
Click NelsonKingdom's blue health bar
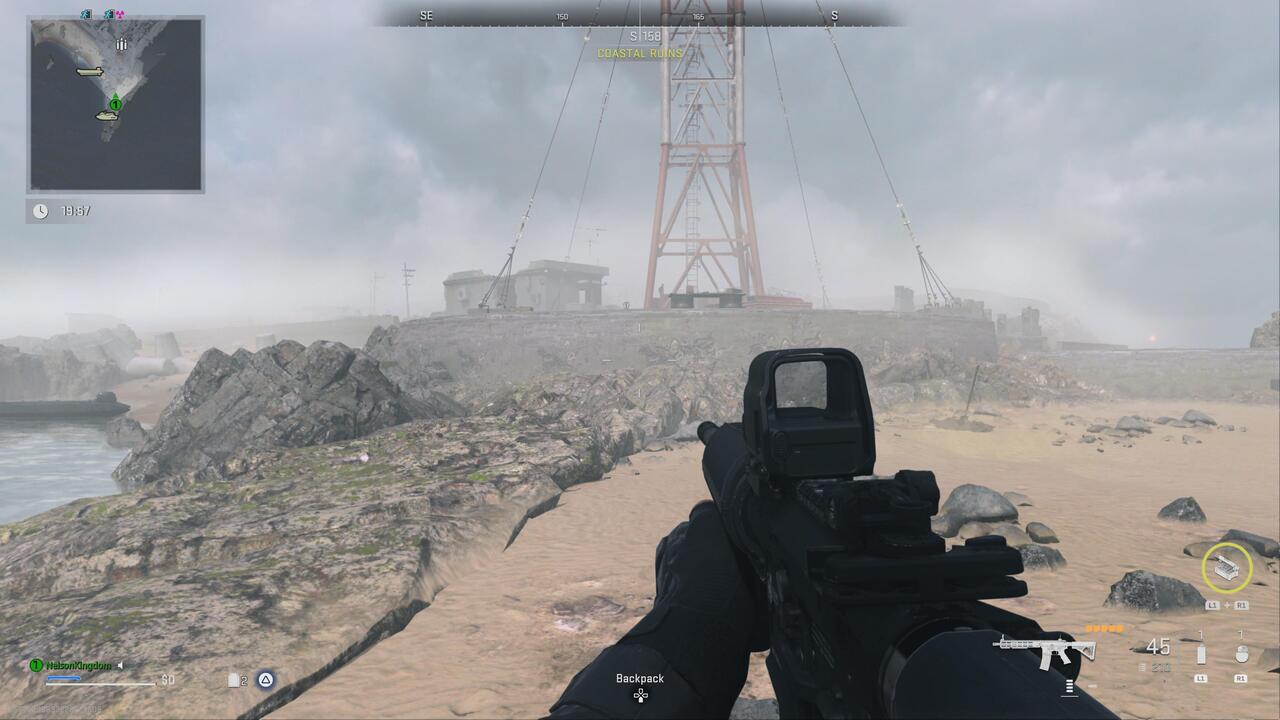click(x=63, y=678)
